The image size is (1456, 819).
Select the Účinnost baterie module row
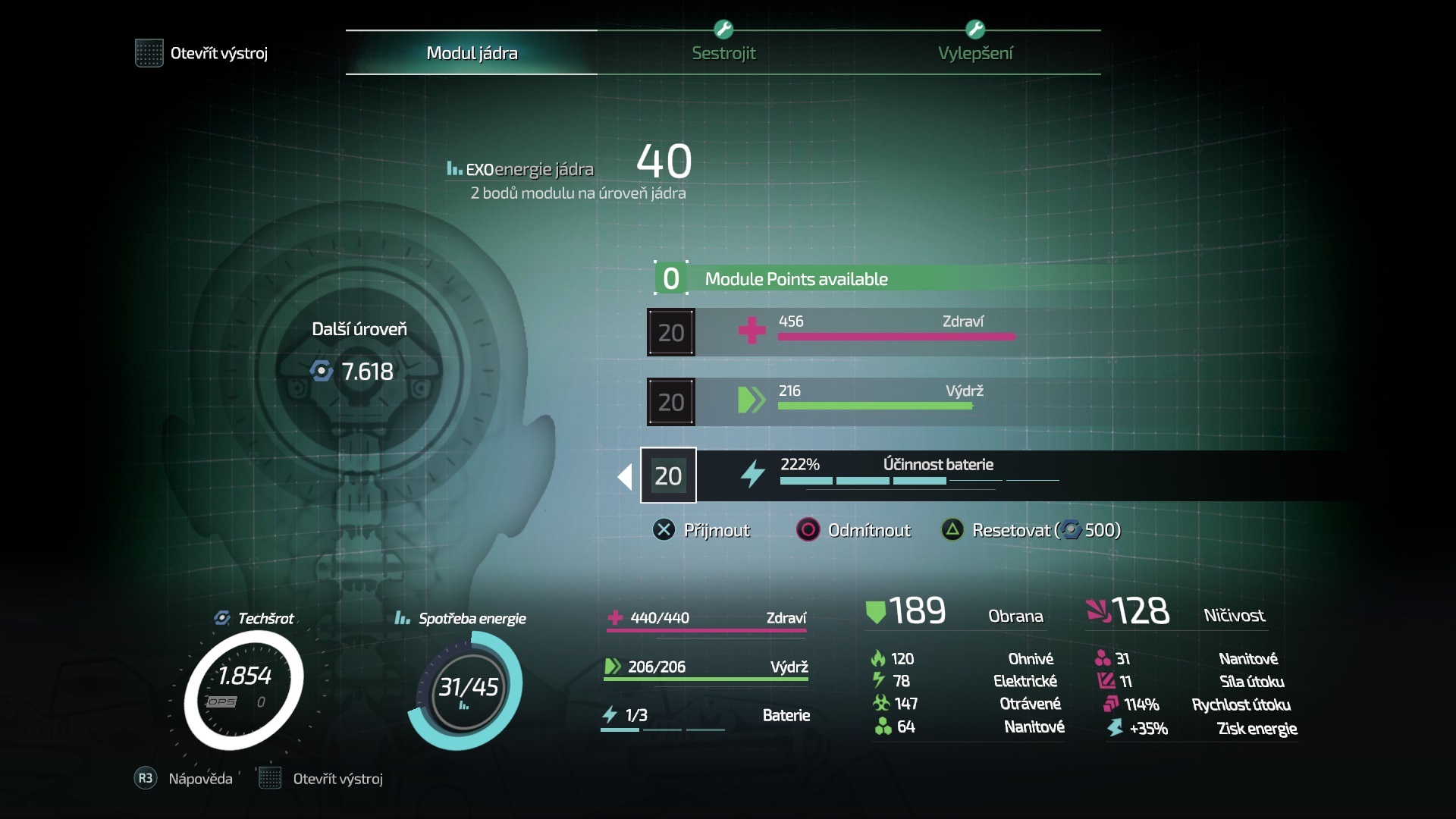pos(910,475)
